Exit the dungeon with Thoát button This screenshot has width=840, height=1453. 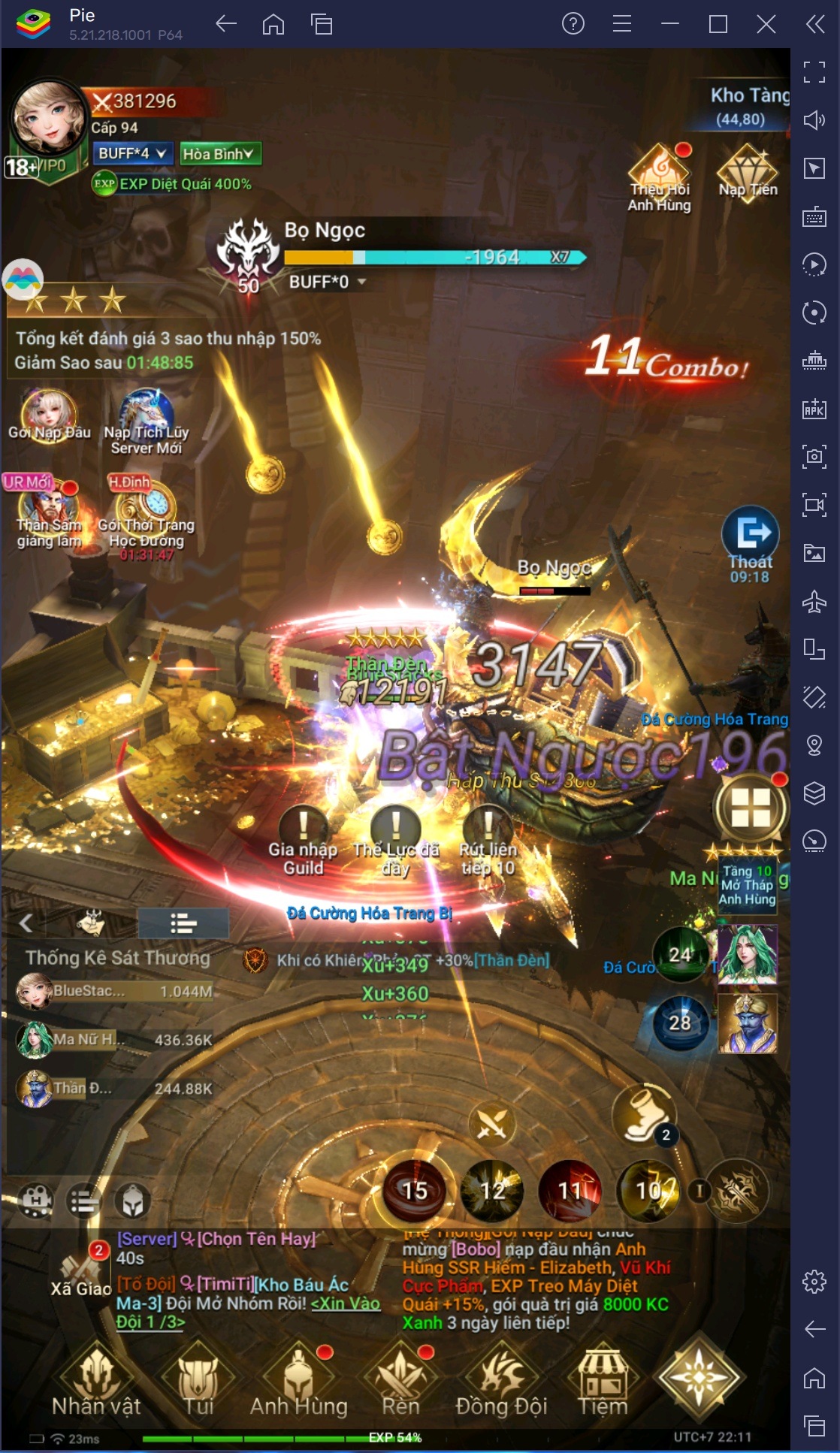tap(750, 542)
